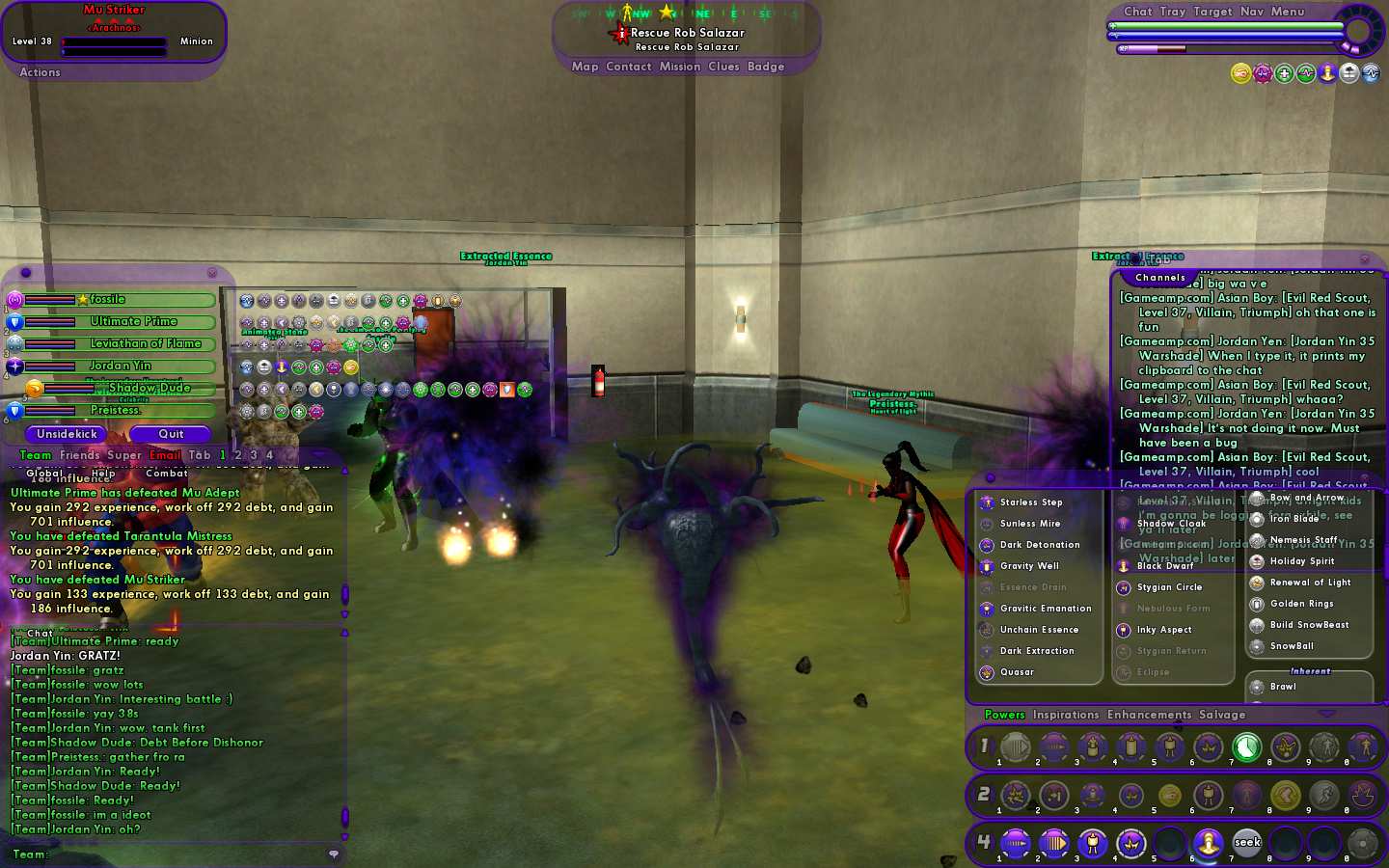Select teammate Ultimate Prime

tap(133, 322)
